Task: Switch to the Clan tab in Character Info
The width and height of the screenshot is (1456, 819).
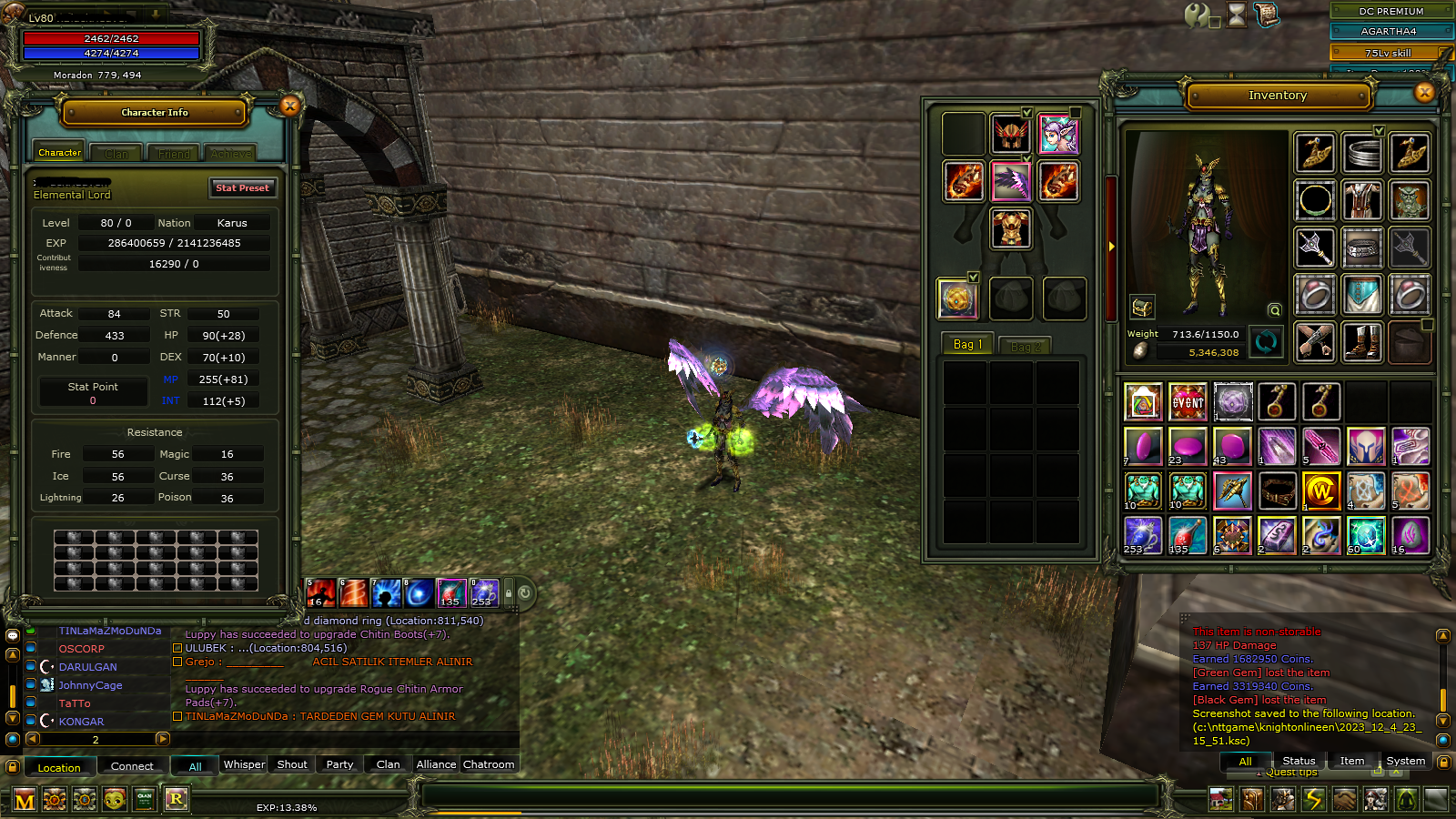Action: [116, 154]
